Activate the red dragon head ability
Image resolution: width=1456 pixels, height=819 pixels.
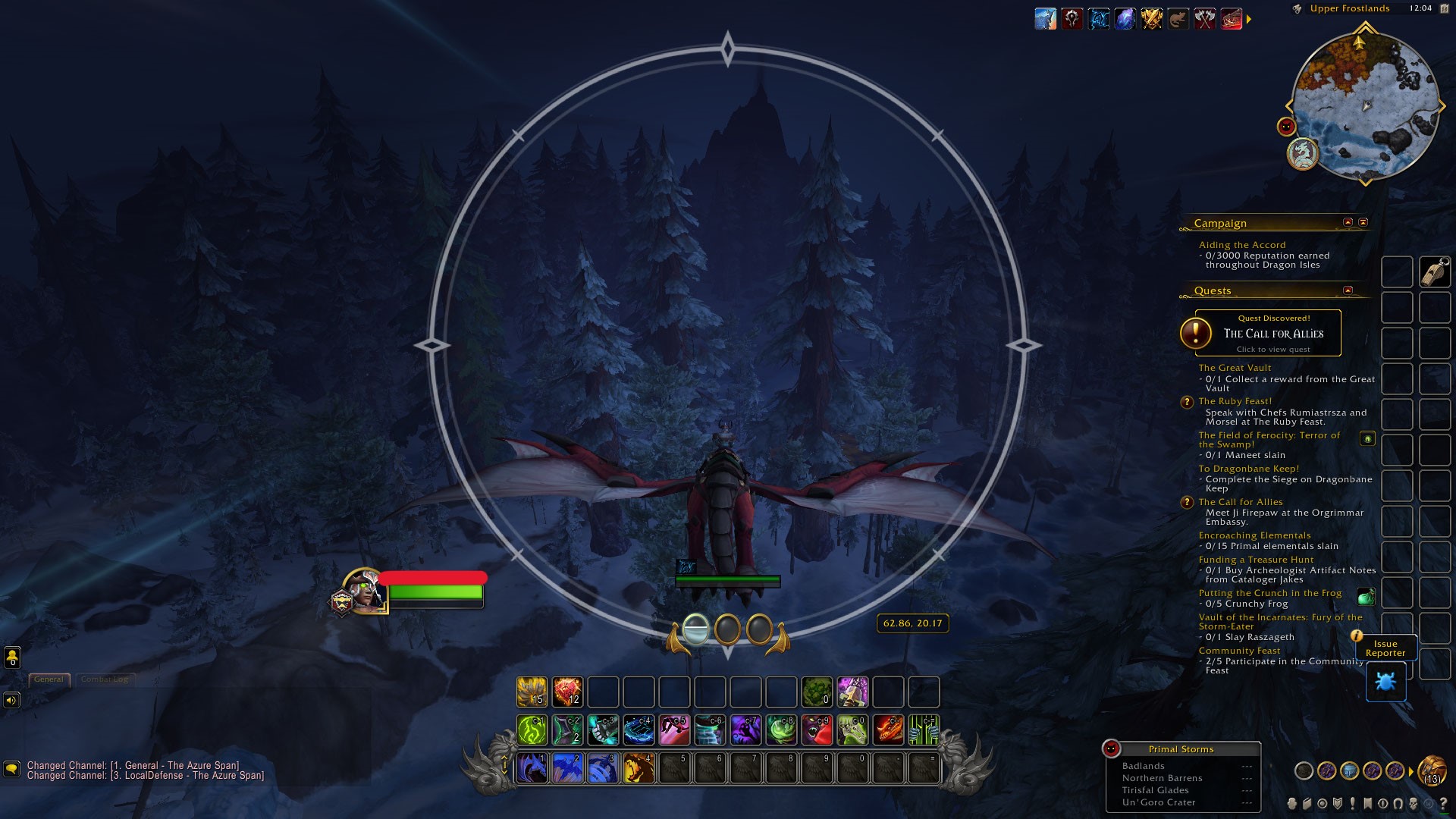[x=888, y=730]
